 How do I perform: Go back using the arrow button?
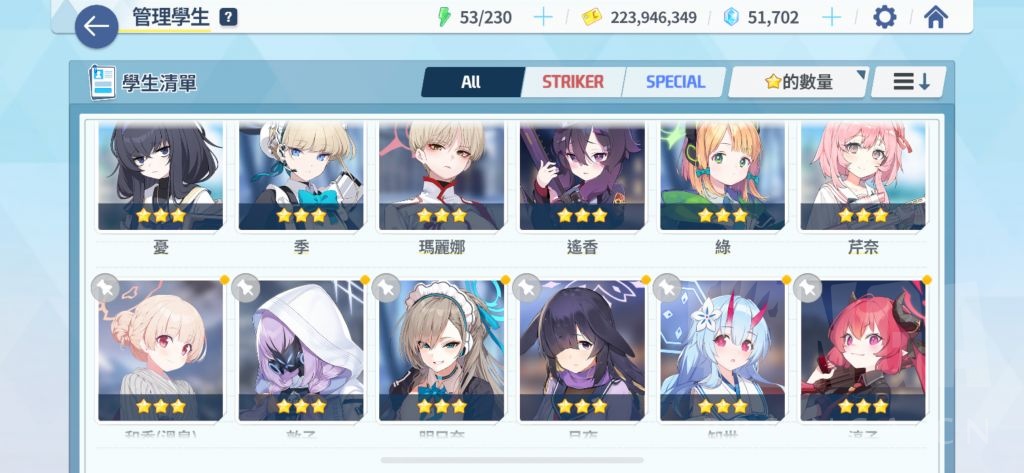point(96,27)
